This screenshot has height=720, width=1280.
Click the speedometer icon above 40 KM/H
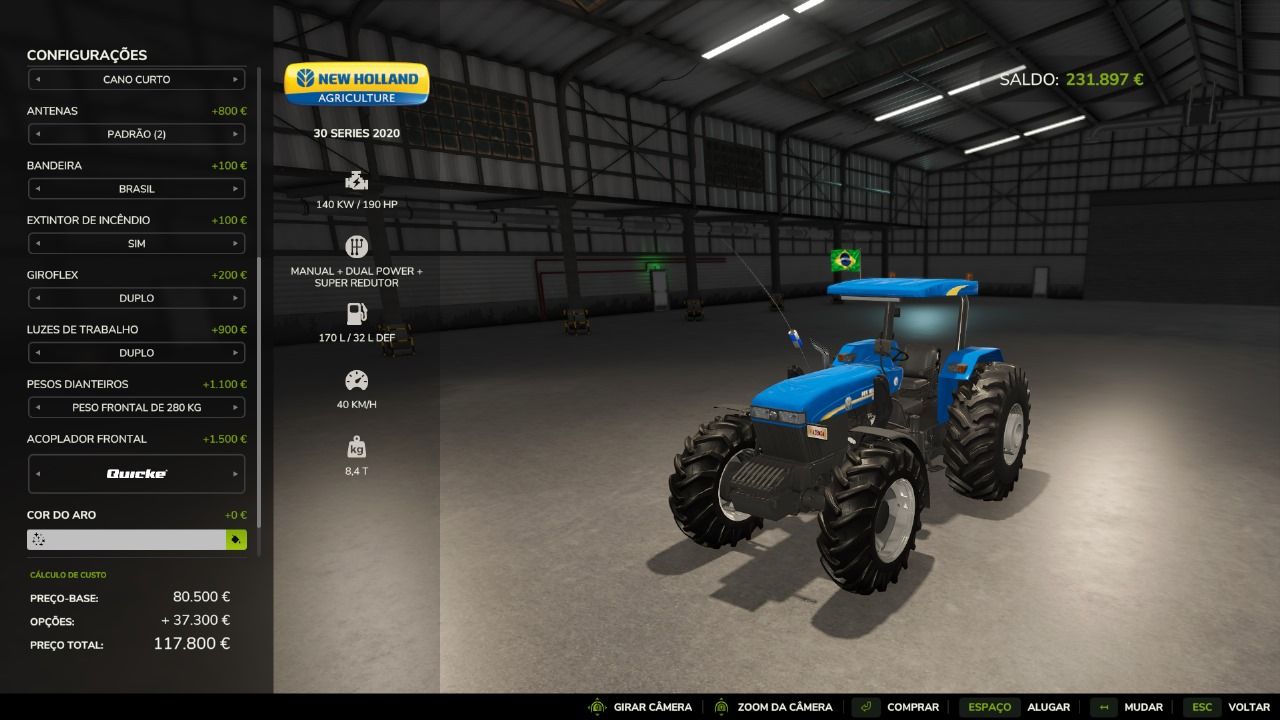pos(356,380)
